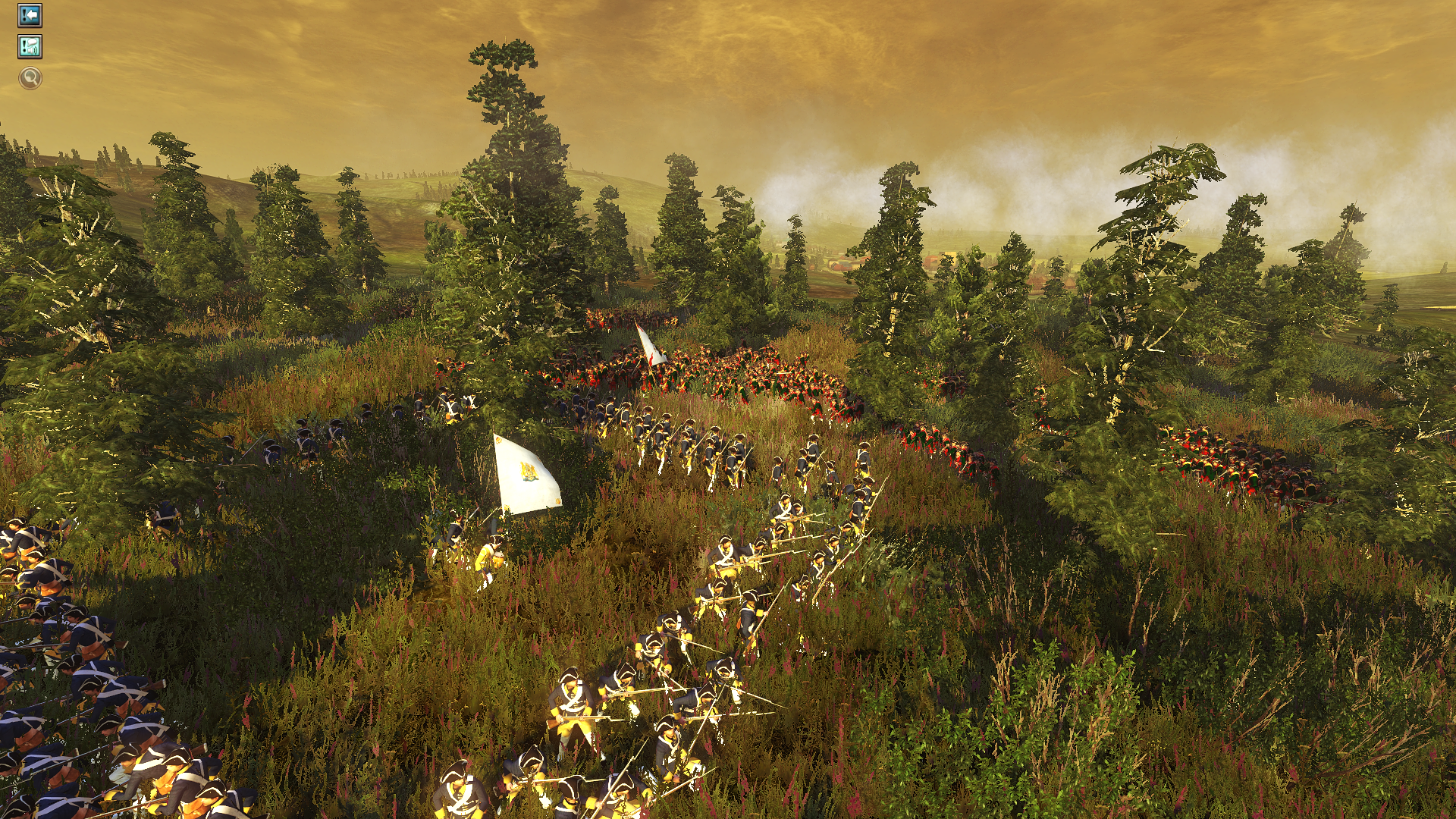
Task: Click the advisor back-arrow icon
Action: coord(30,15)
